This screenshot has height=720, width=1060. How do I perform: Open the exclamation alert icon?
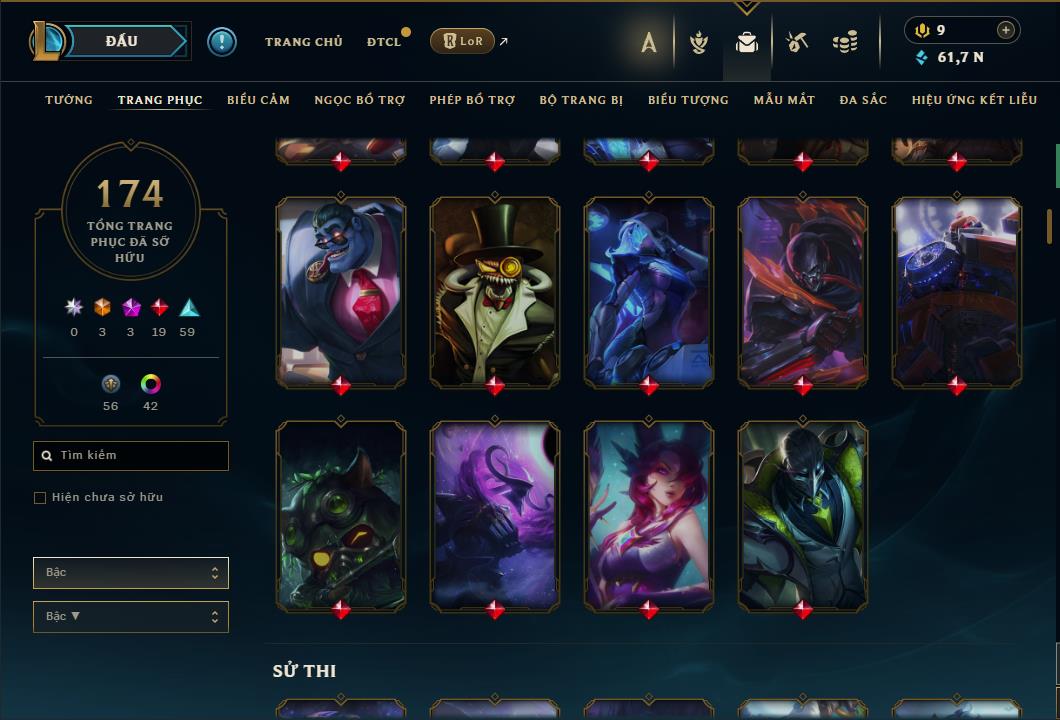click(x=222, y=42)
